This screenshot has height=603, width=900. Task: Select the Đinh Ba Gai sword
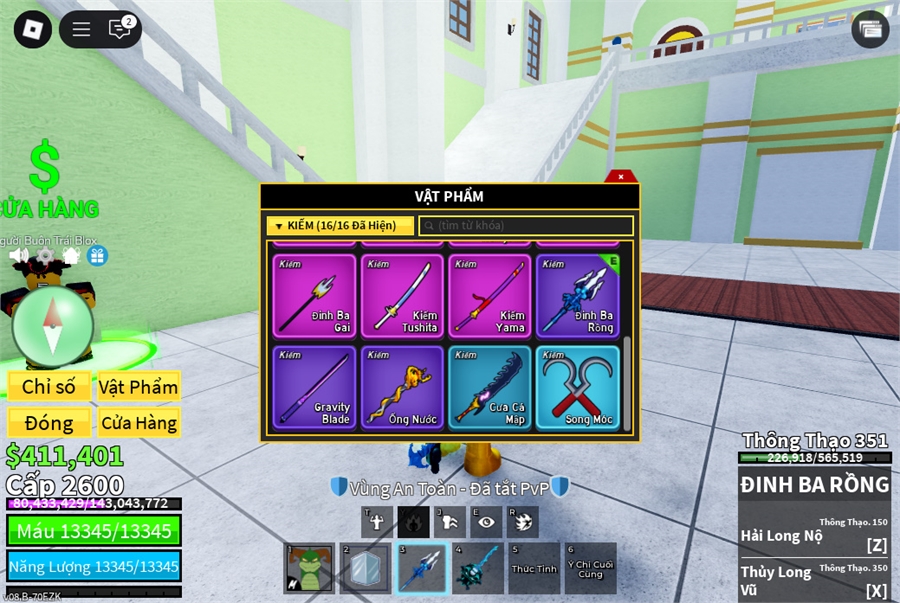coord(314,296)
